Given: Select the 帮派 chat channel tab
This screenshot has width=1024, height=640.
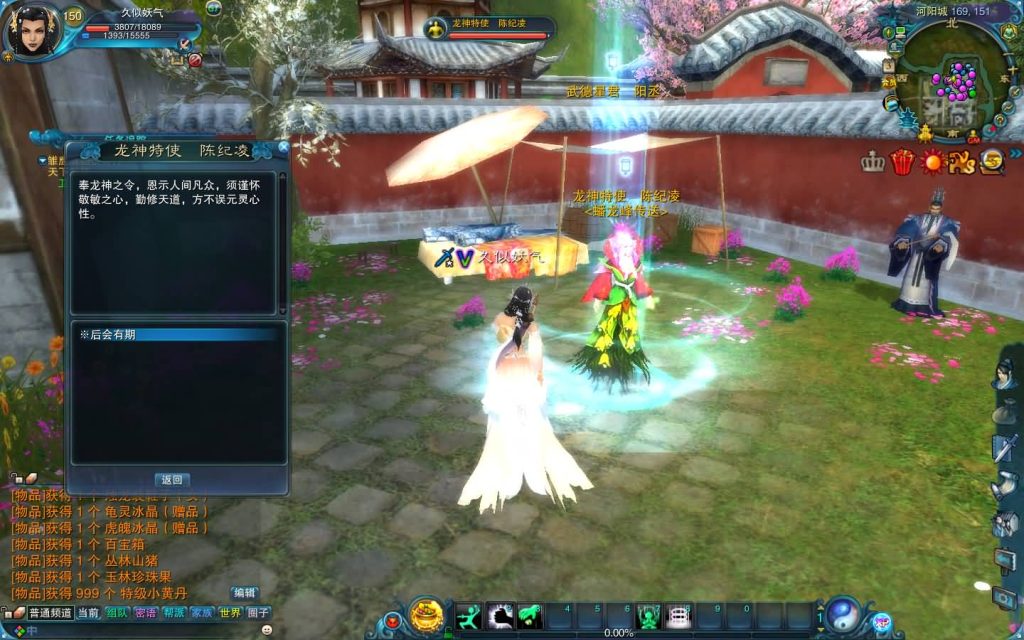Looking at the screenshot, I should point(174,613).
